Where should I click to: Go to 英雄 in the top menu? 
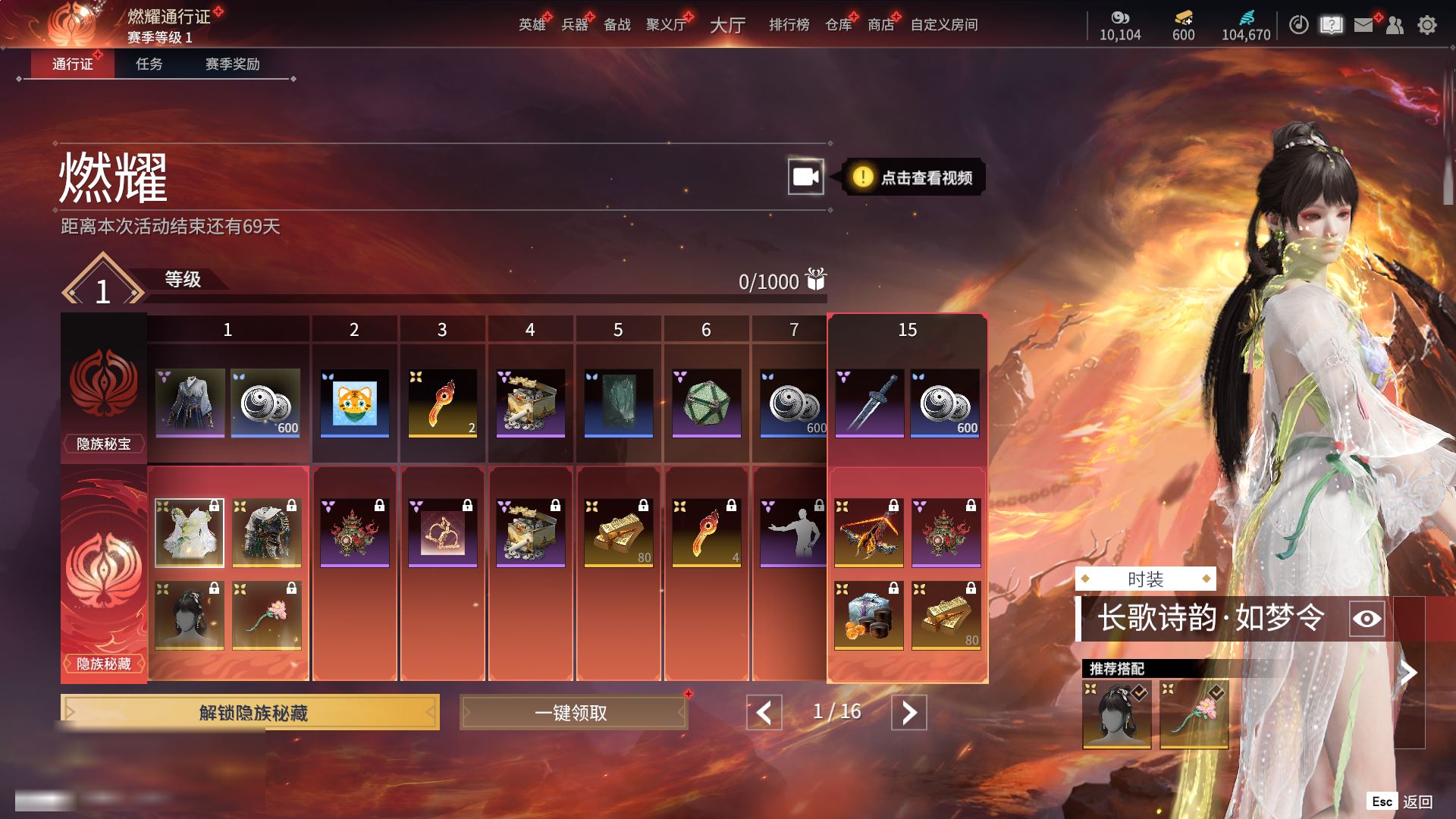click(x=532, y=25)
